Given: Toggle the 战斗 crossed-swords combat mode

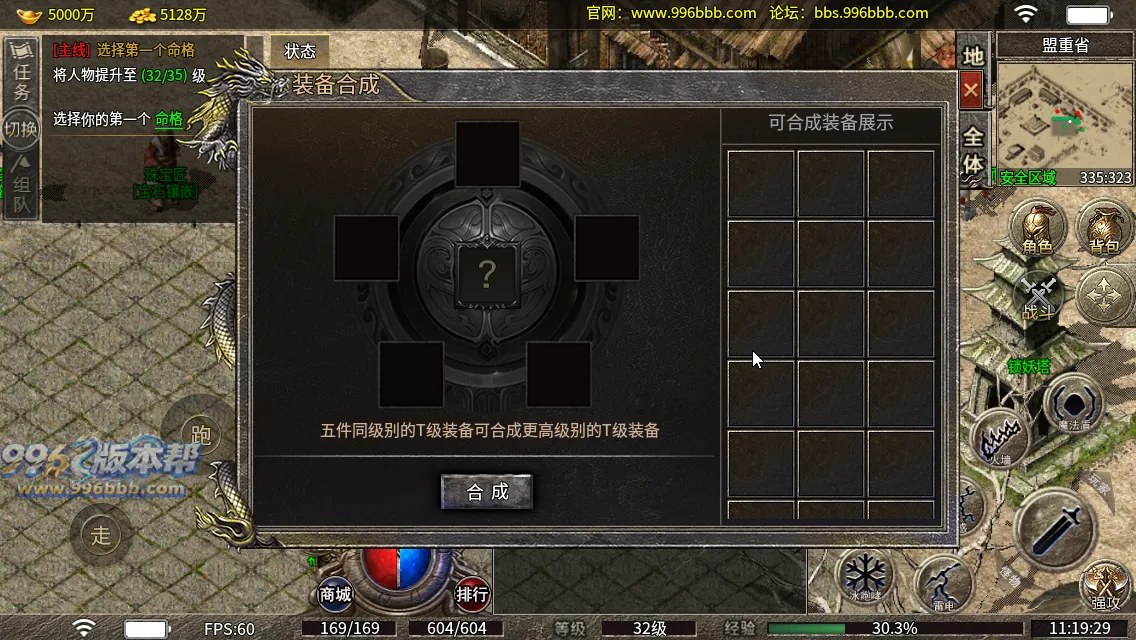Looking at the screenshot, I should pyautogui.click(x=1039, y=297).
